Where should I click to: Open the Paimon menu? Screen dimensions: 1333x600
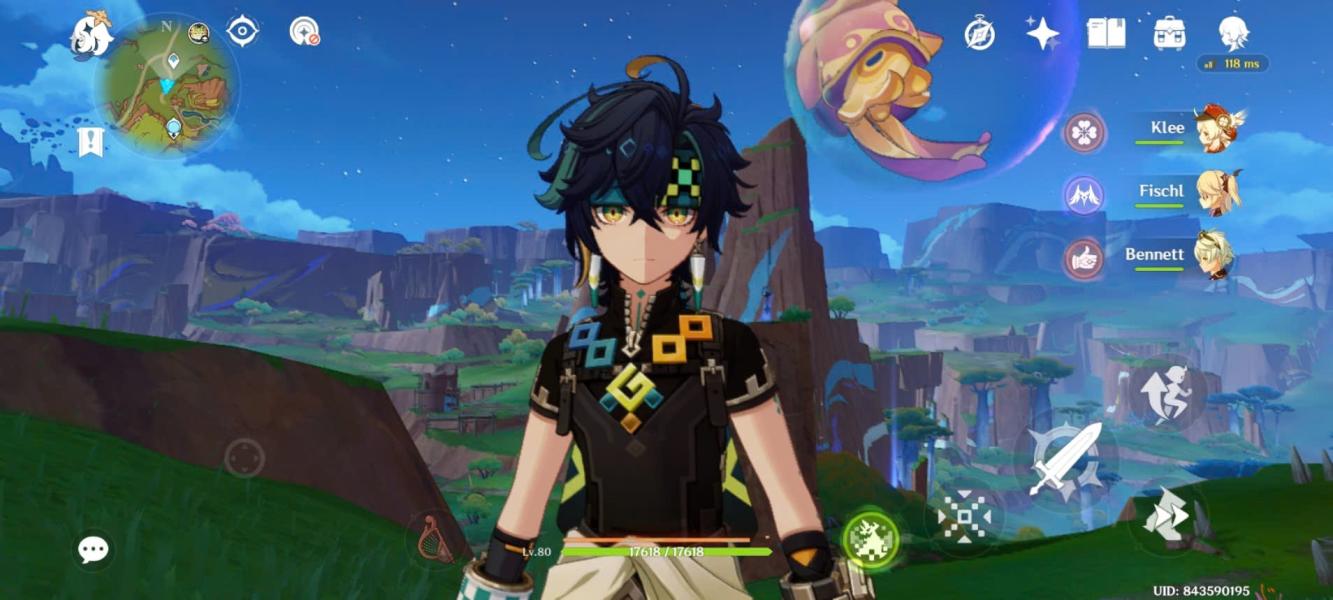pyautogui.click(x=92, y=35)
